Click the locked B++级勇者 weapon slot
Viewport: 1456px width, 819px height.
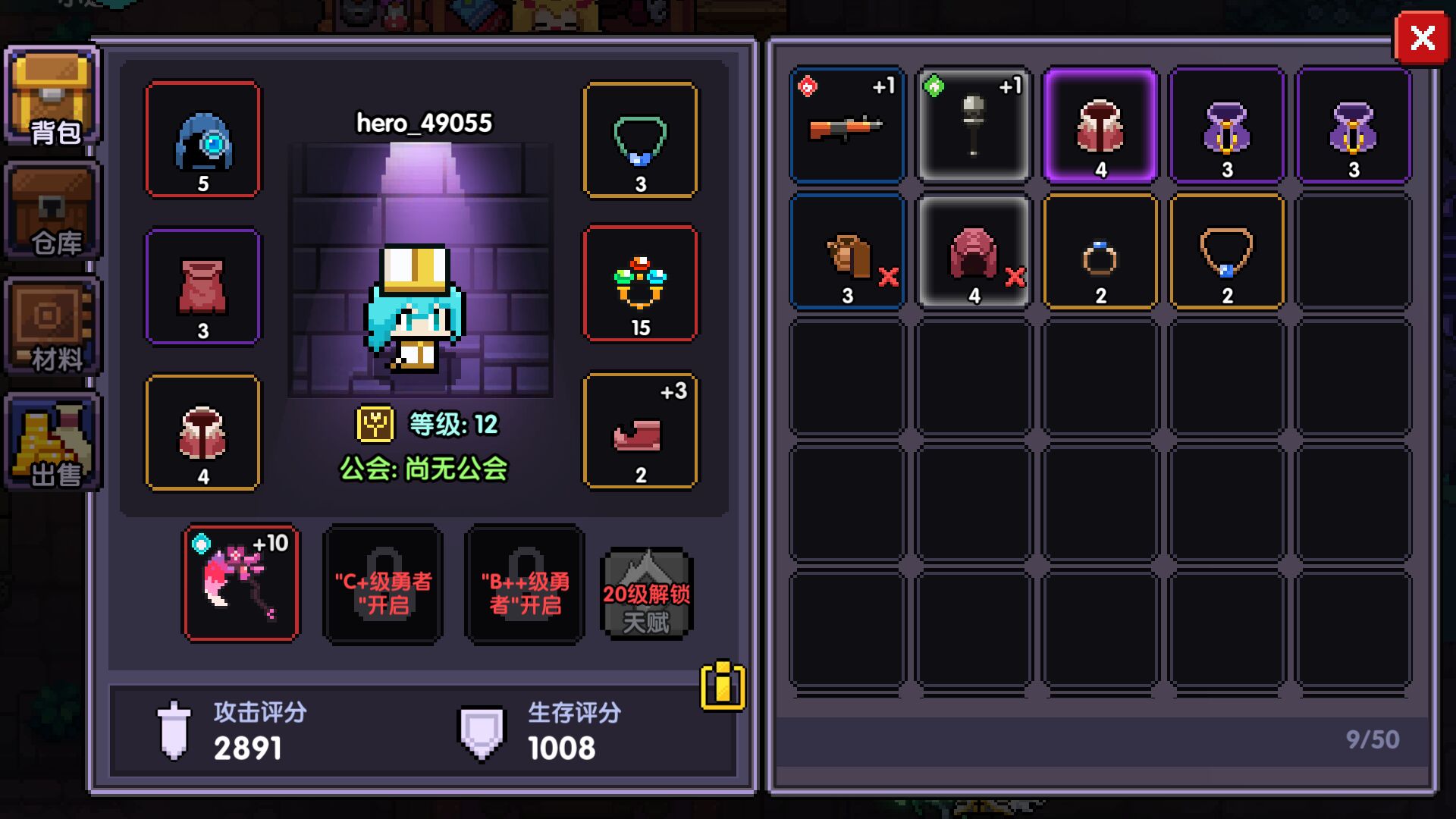point(525,585)
